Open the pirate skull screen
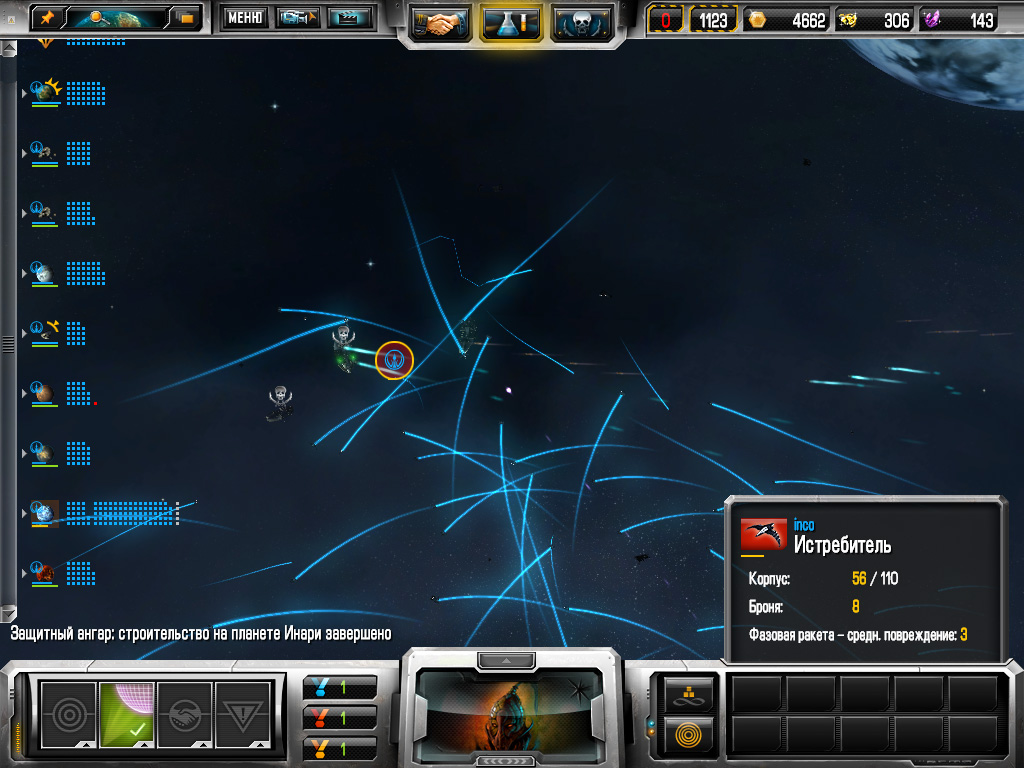Viewport: 1024px width, 768px height. point(582,22)
